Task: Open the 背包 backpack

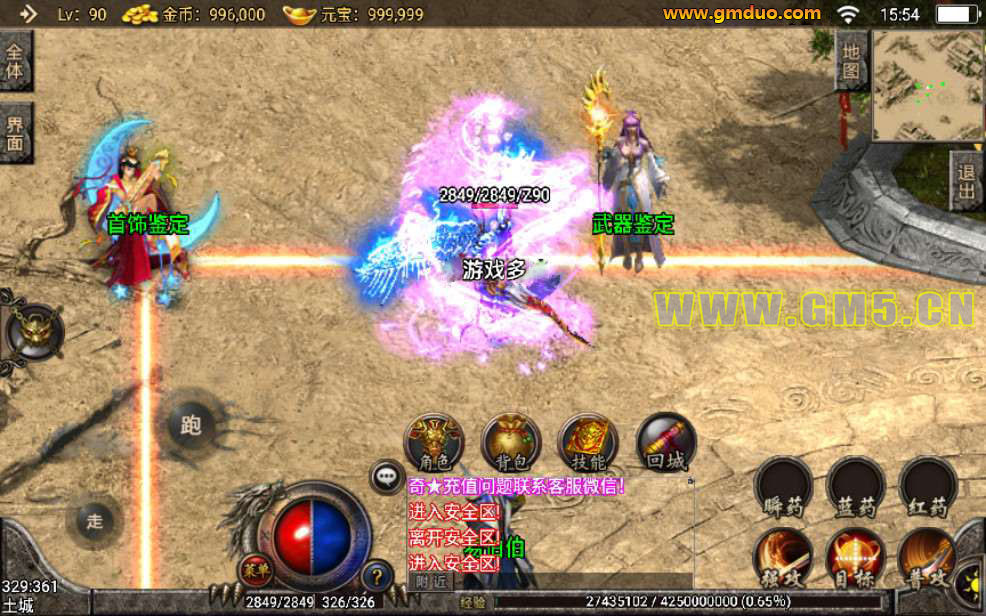Action: (x=511, y=442)
